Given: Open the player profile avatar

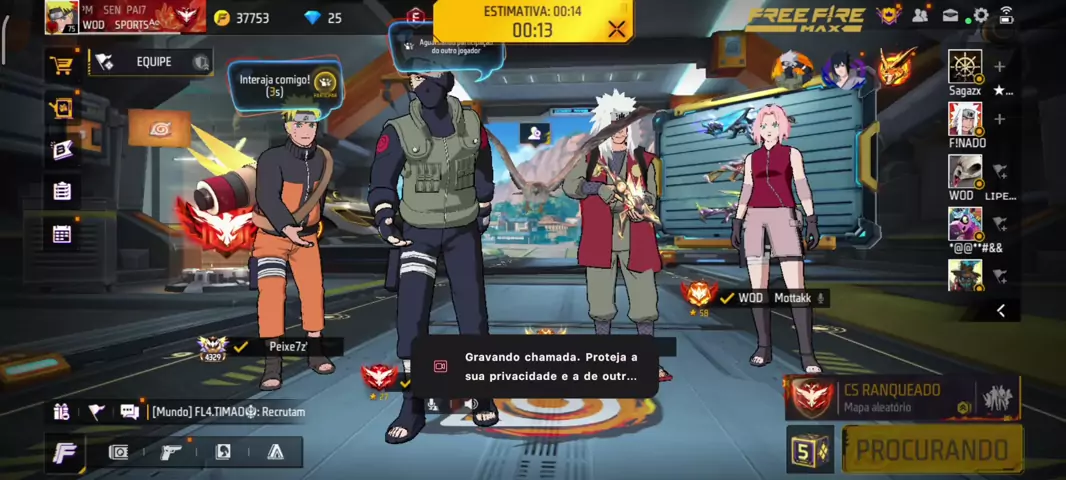Looking at the screenshot, I should coord(61,16).
